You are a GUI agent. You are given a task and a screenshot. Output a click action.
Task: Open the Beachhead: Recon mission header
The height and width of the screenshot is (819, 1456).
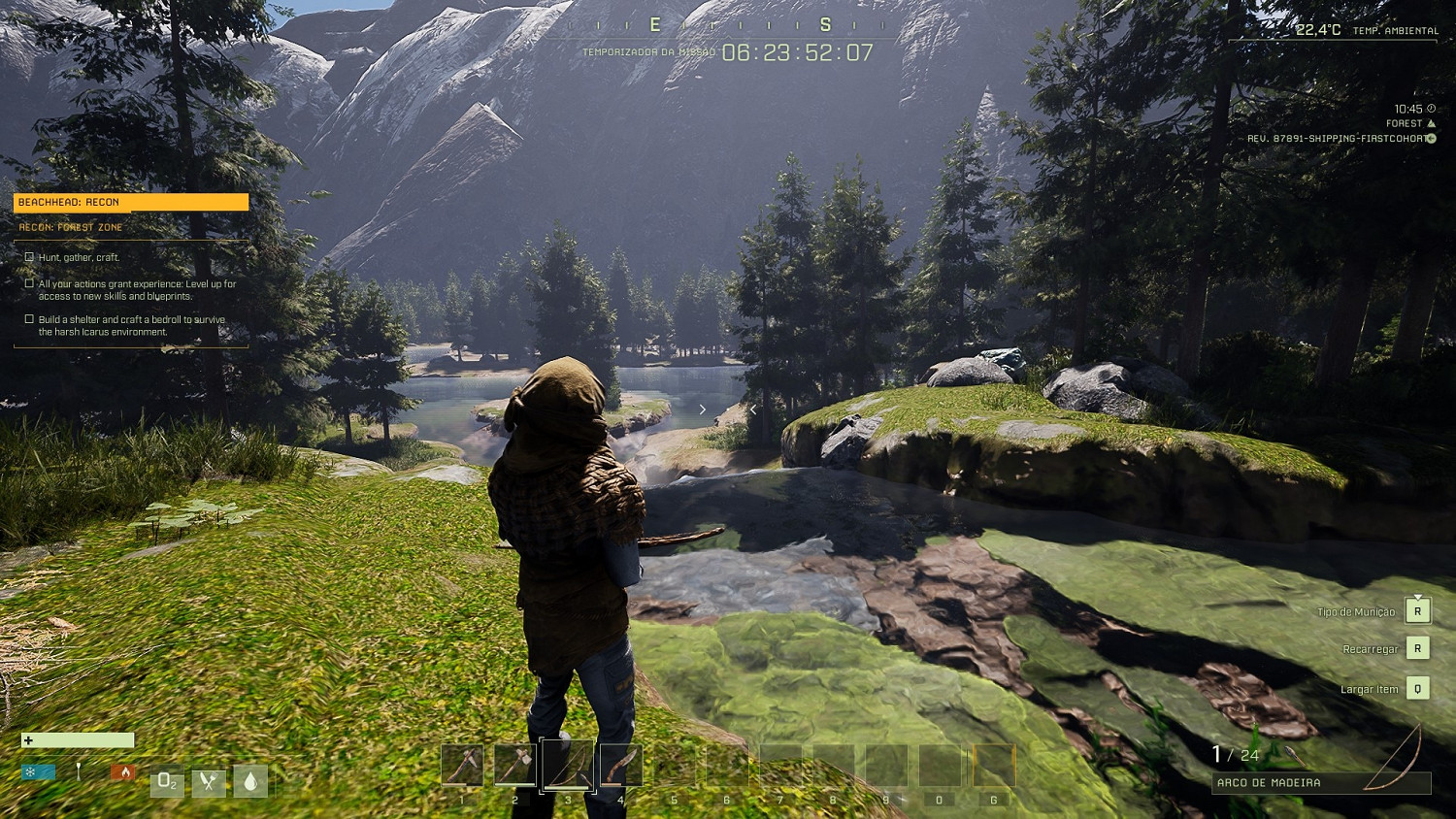131,202
